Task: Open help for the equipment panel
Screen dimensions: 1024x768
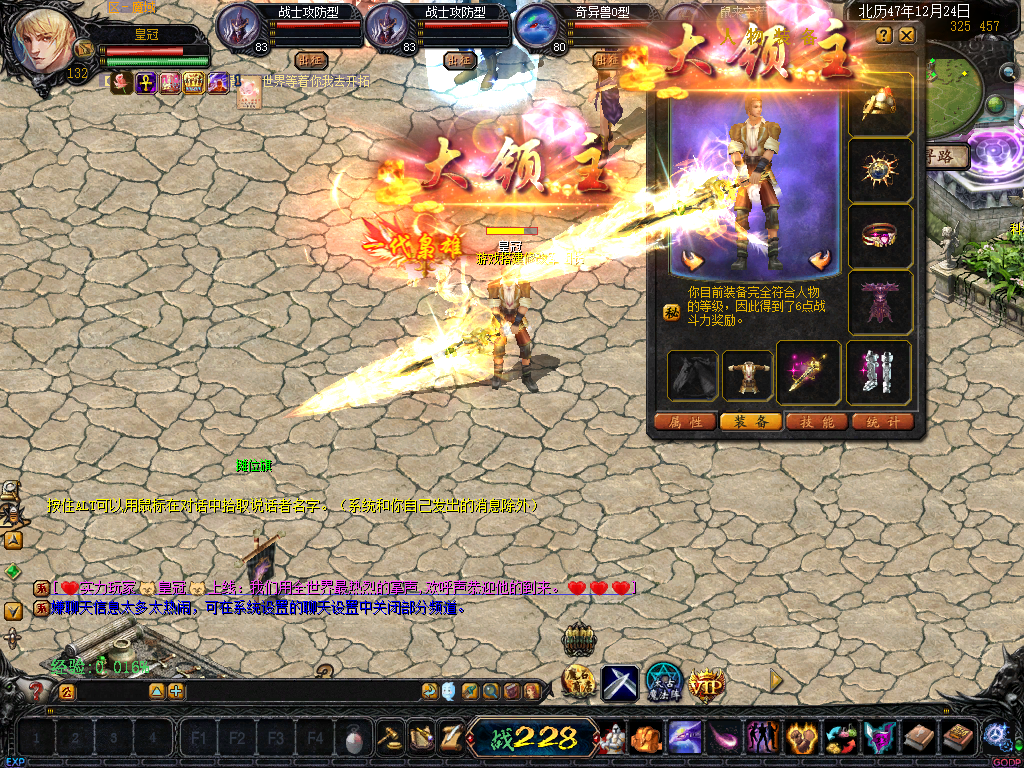Action: 884,35
